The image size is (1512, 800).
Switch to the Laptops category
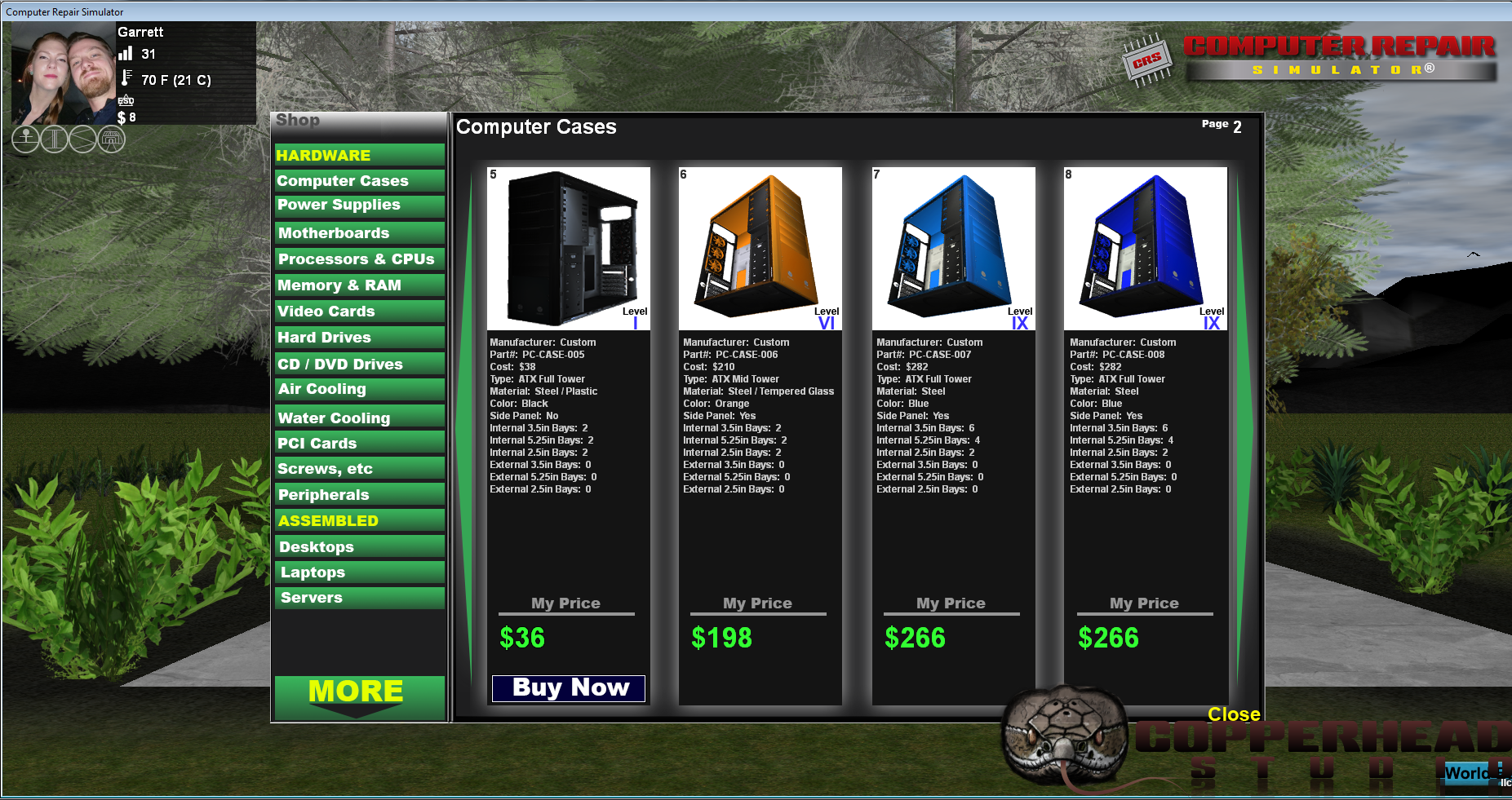359,572
